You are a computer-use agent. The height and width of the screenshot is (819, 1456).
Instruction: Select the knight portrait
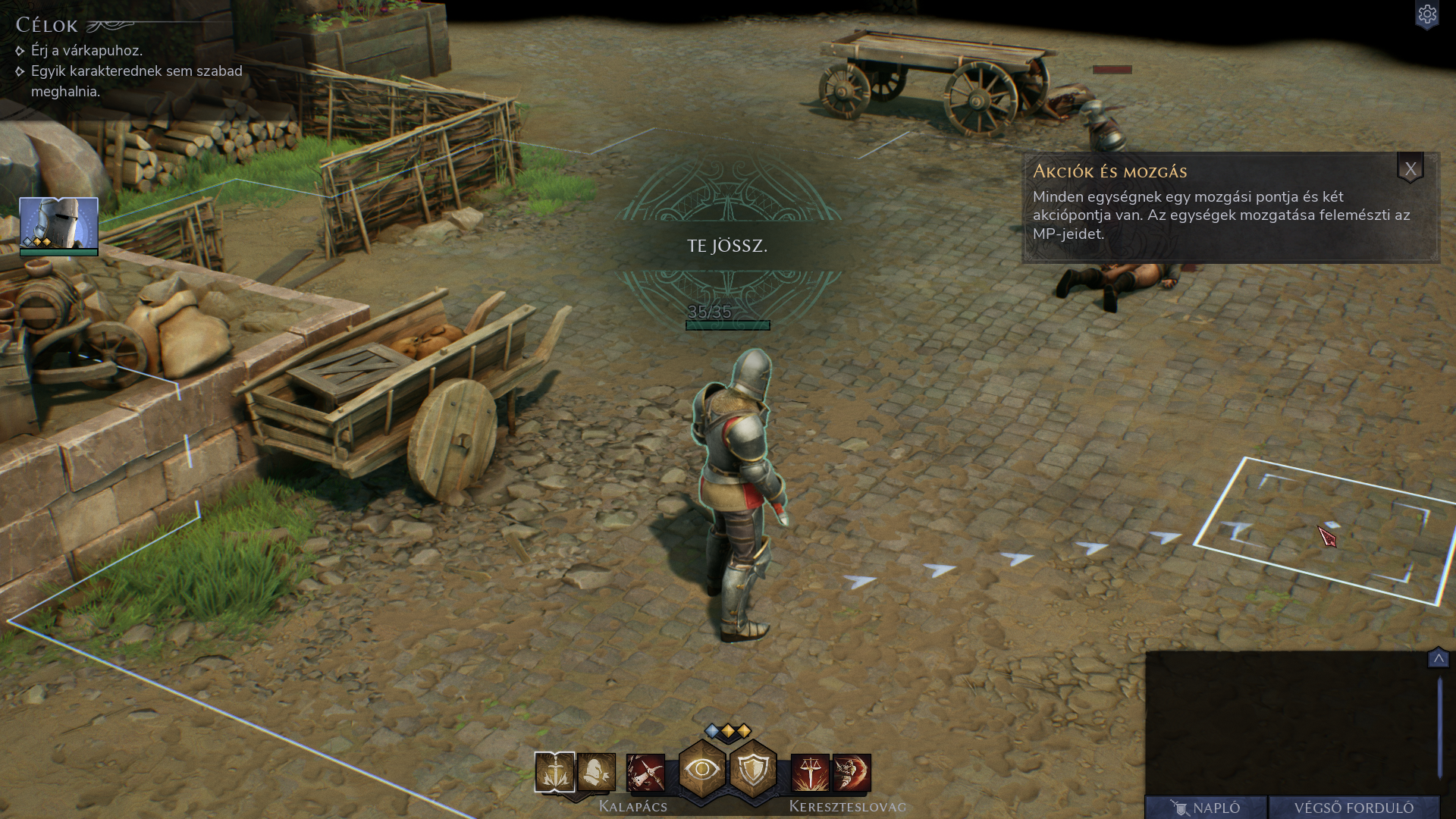coord(58,224)
